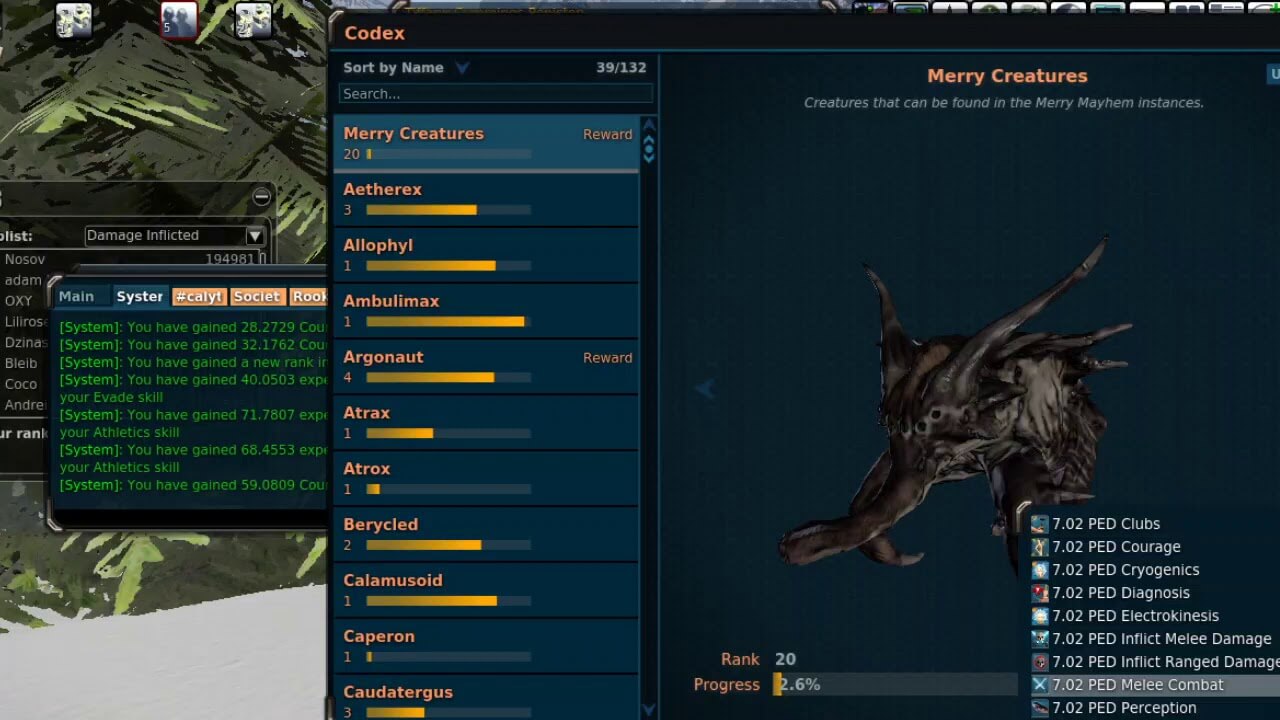Pick the 7.02 PED Melee Combat reward
Viewport: 1280px width, 720px height.
pyautogui.click(x=1137, y=685)
